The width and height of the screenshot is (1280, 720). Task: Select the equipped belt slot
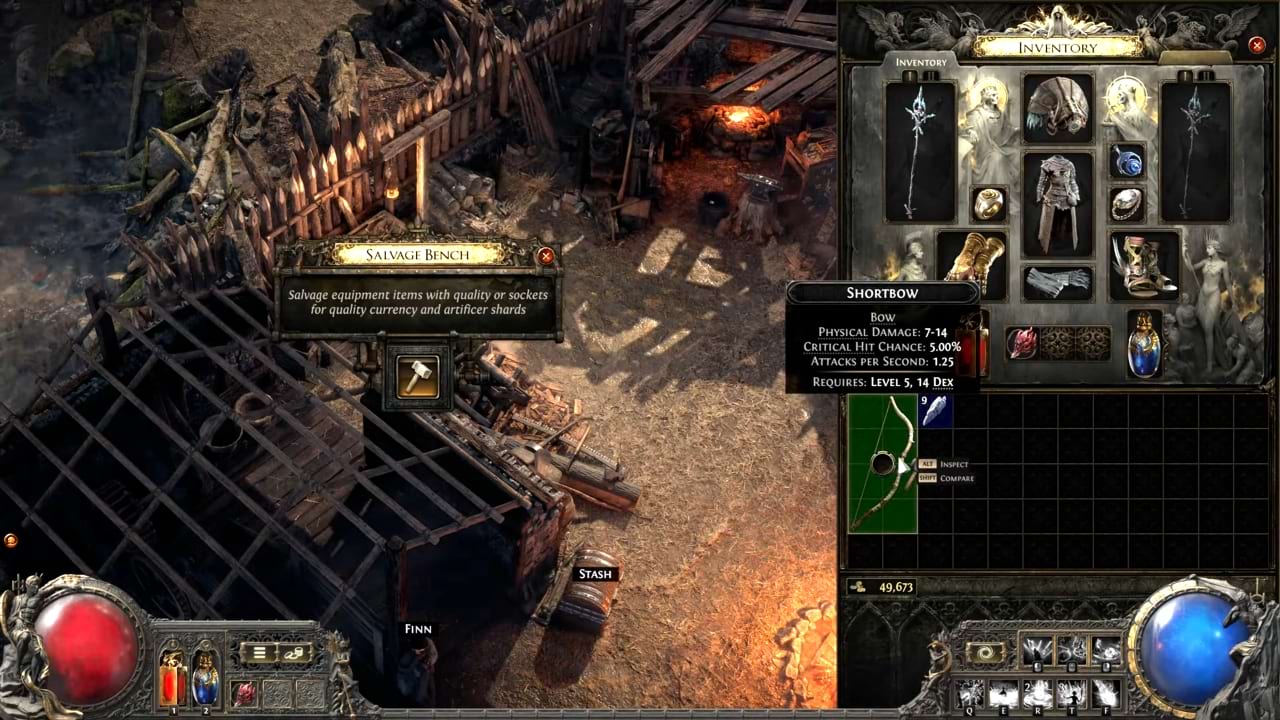(1058, 282)
